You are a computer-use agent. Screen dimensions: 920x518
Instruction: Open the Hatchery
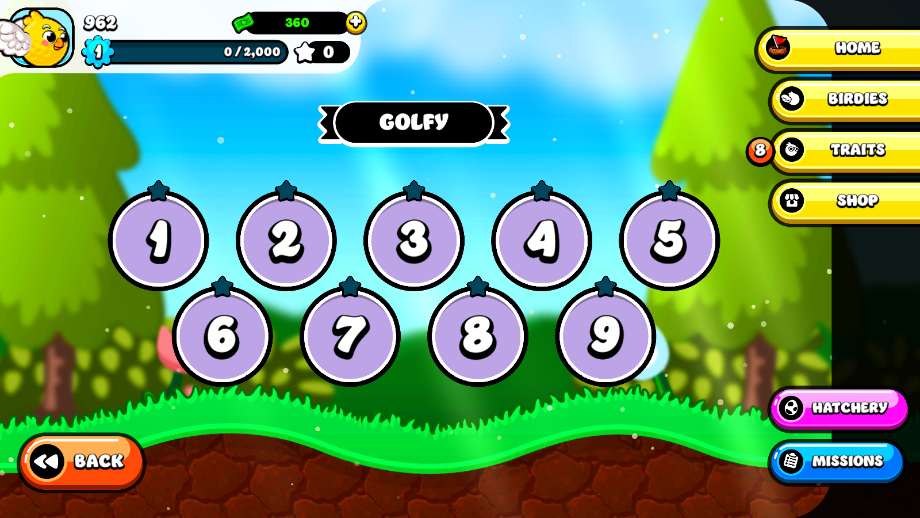point(838,408)
